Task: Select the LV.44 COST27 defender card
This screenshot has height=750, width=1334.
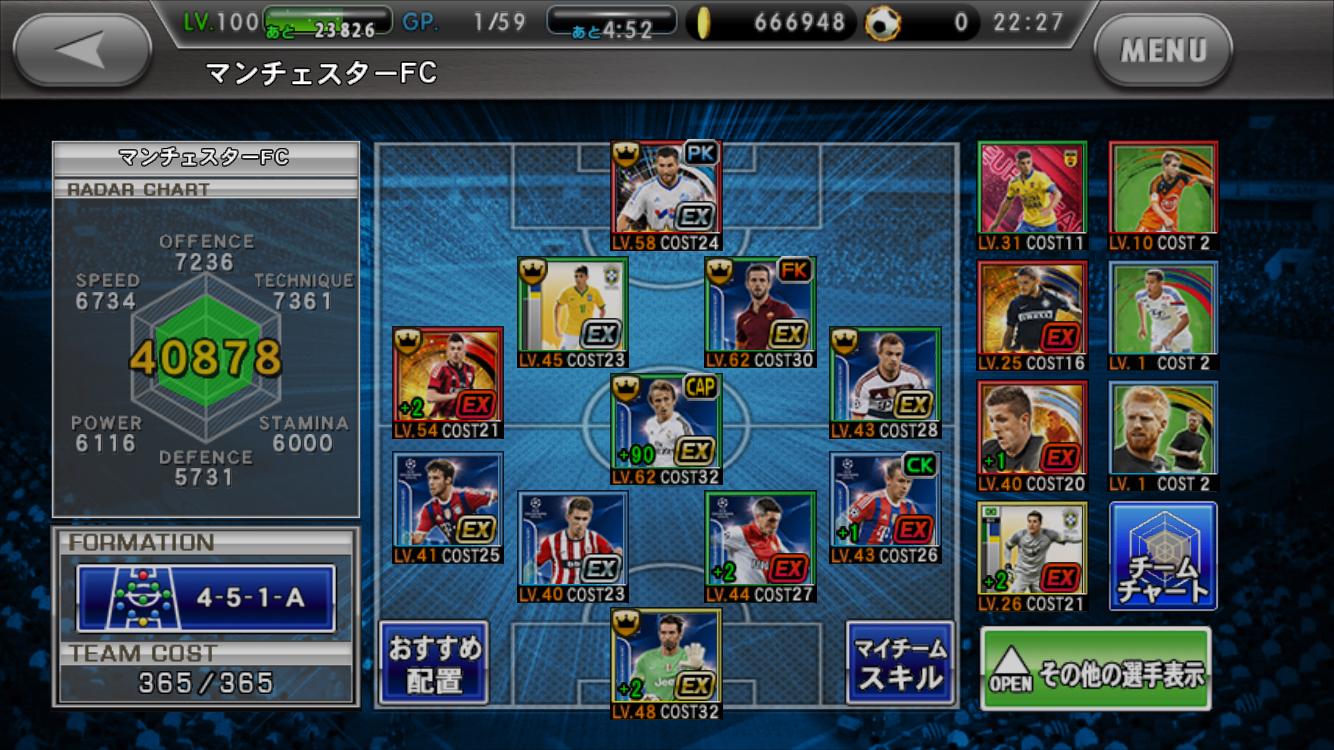Action: coord(760,545)
